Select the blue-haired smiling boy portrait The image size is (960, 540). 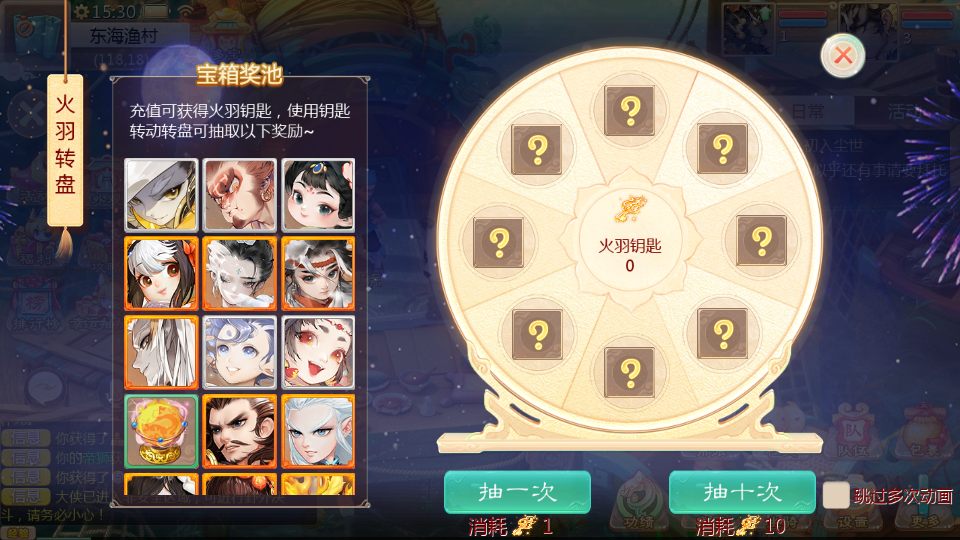click(x=239, y=352)
